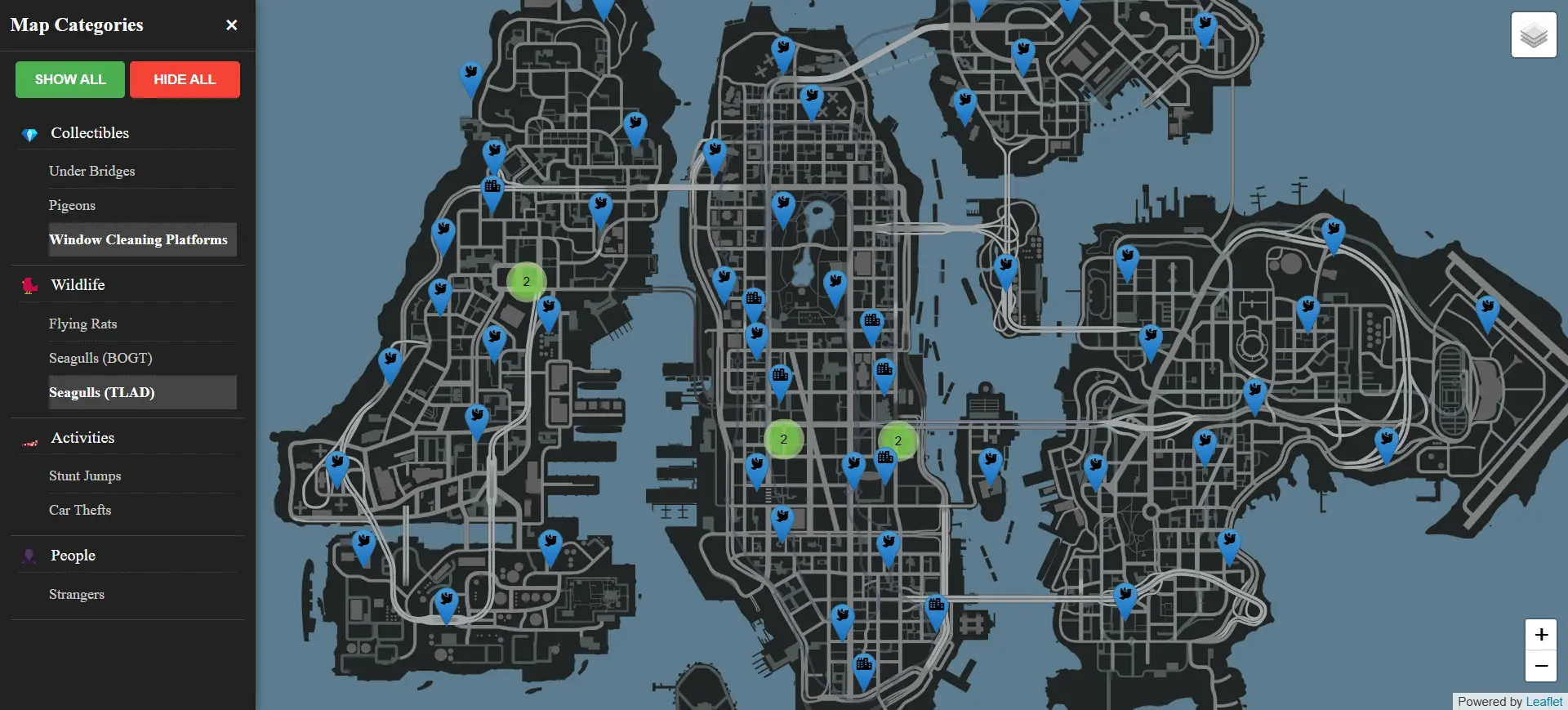Click the People category icon

(29, 556)
